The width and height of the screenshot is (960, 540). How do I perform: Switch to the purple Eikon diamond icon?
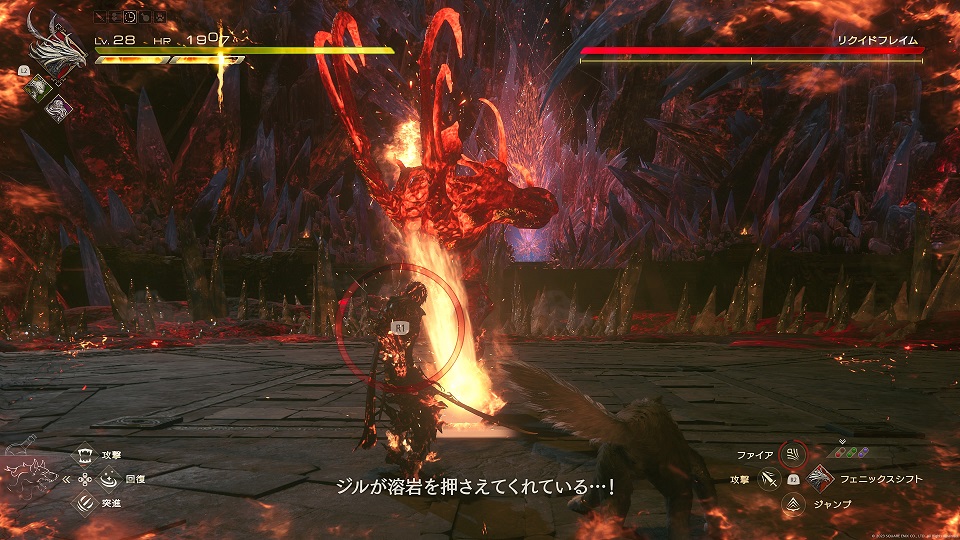pos(58,109)
